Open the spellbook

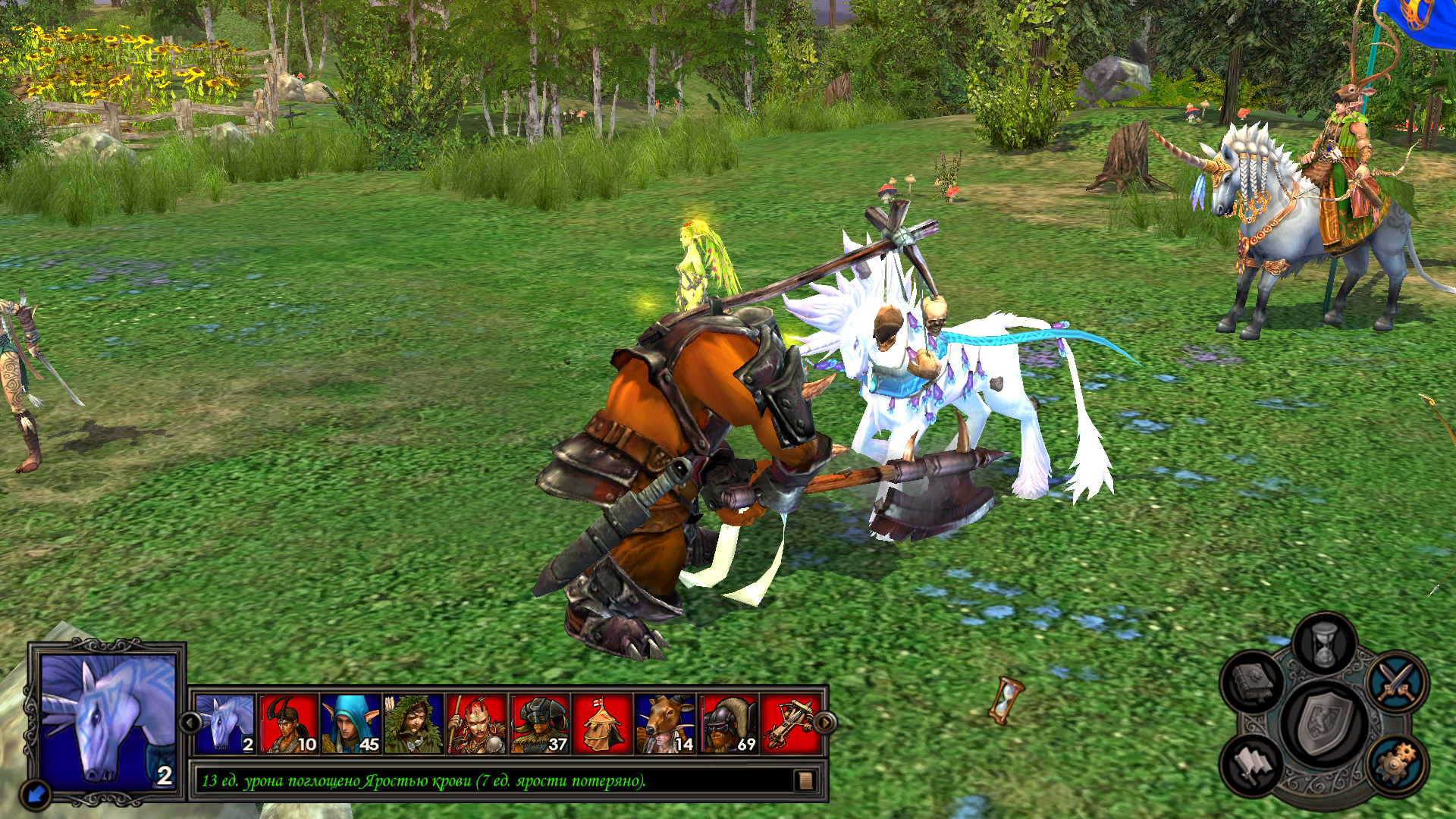tap(1252, 680)
